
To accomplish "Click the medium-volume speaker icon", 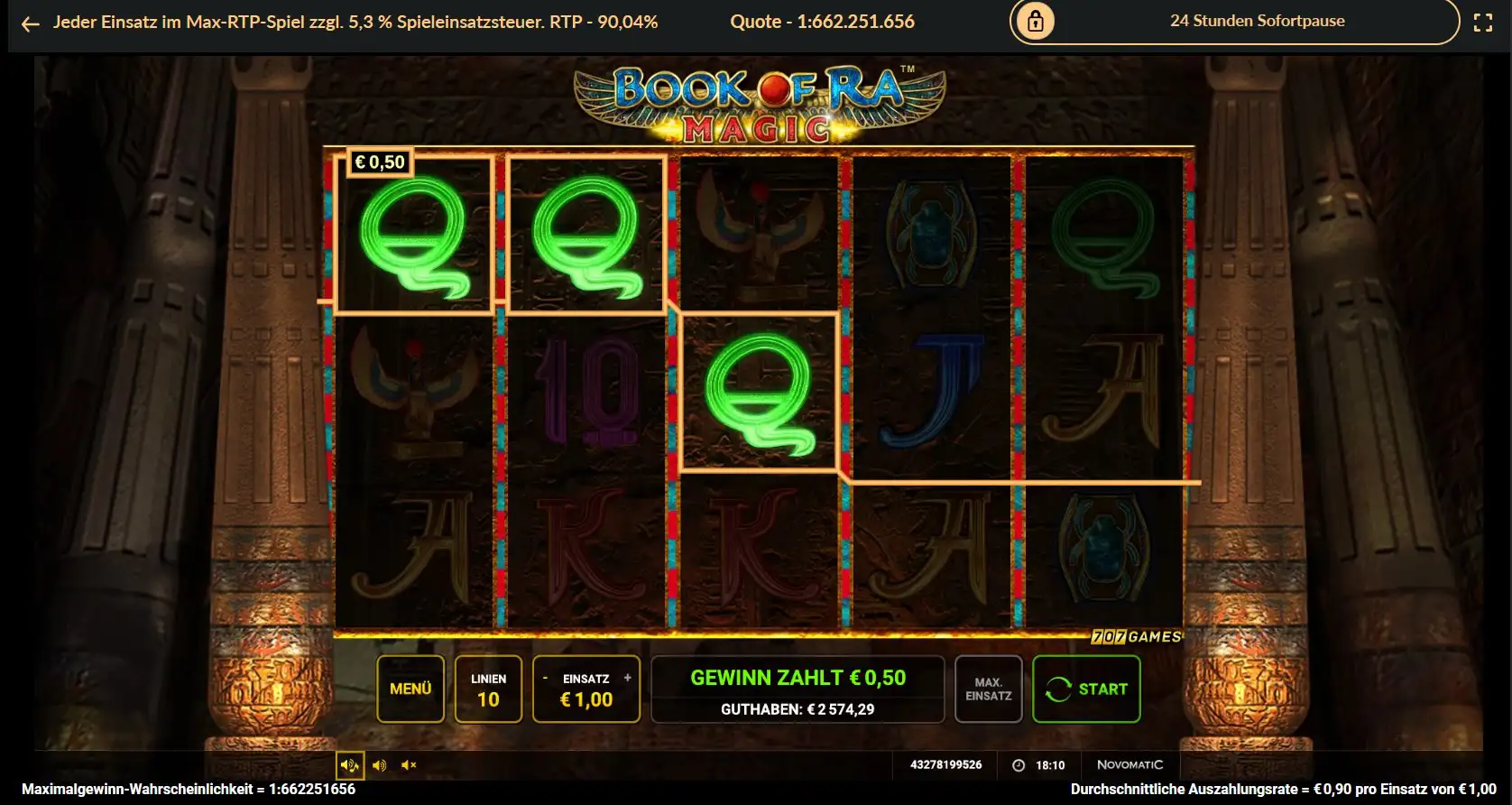I will click(379, 764).
